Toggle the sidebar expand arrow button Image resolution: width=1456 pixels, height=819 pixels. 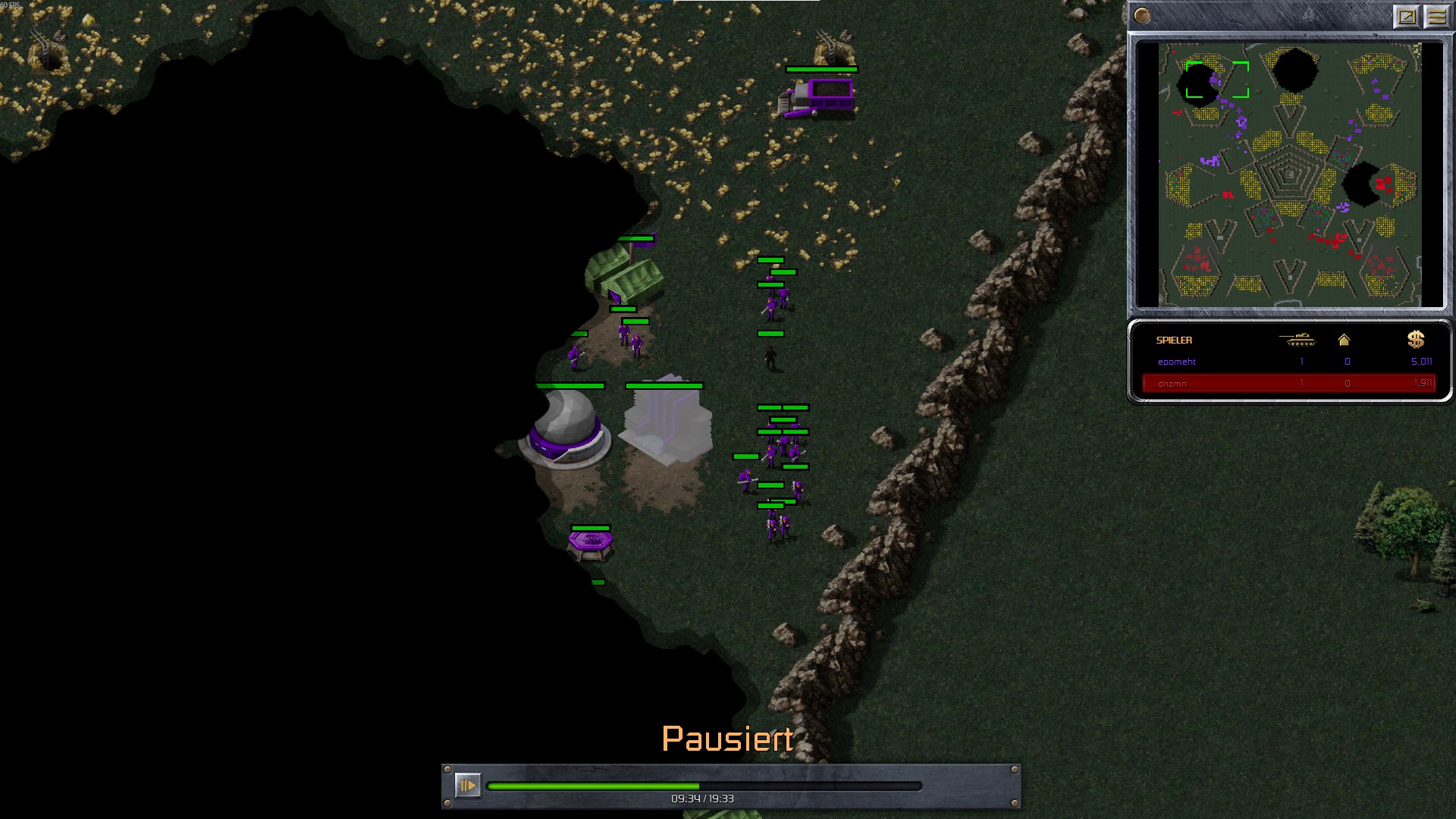1407,16
